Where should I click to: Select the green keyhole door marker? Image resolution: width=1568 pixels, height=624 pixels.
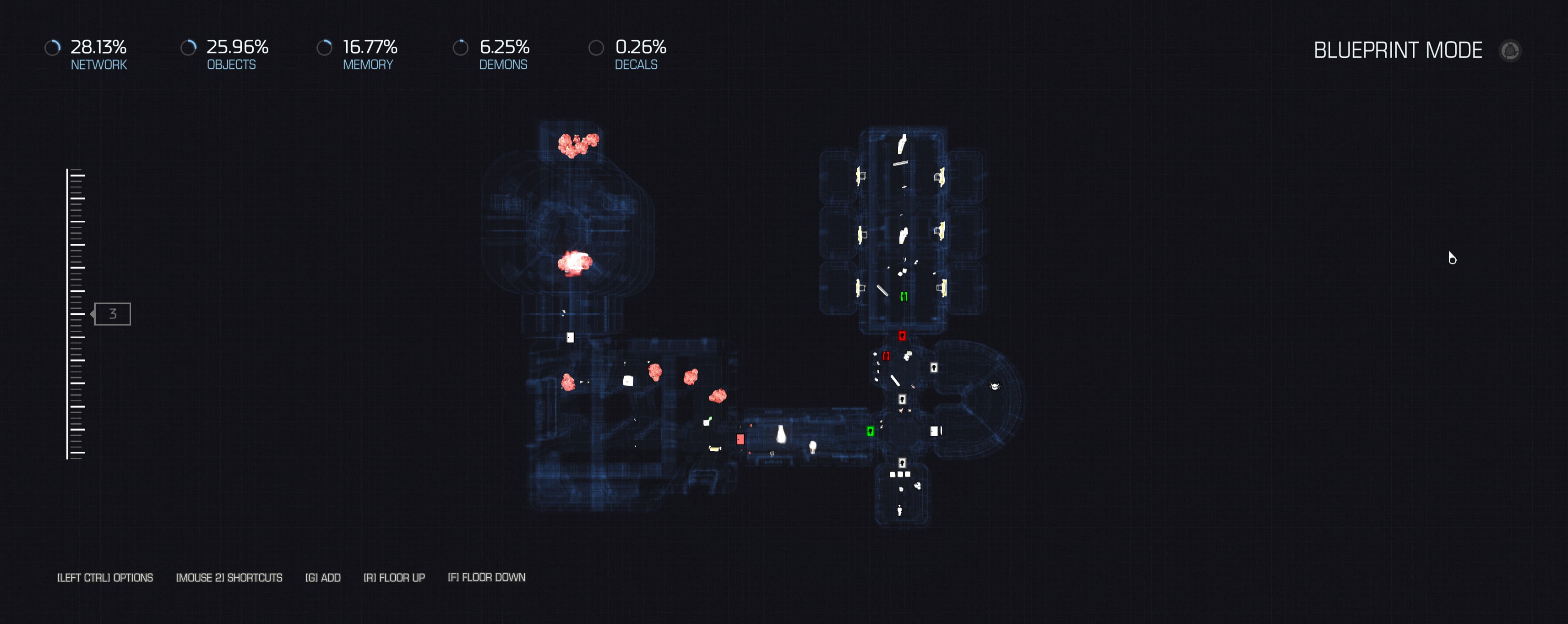(x=871, y=431)
